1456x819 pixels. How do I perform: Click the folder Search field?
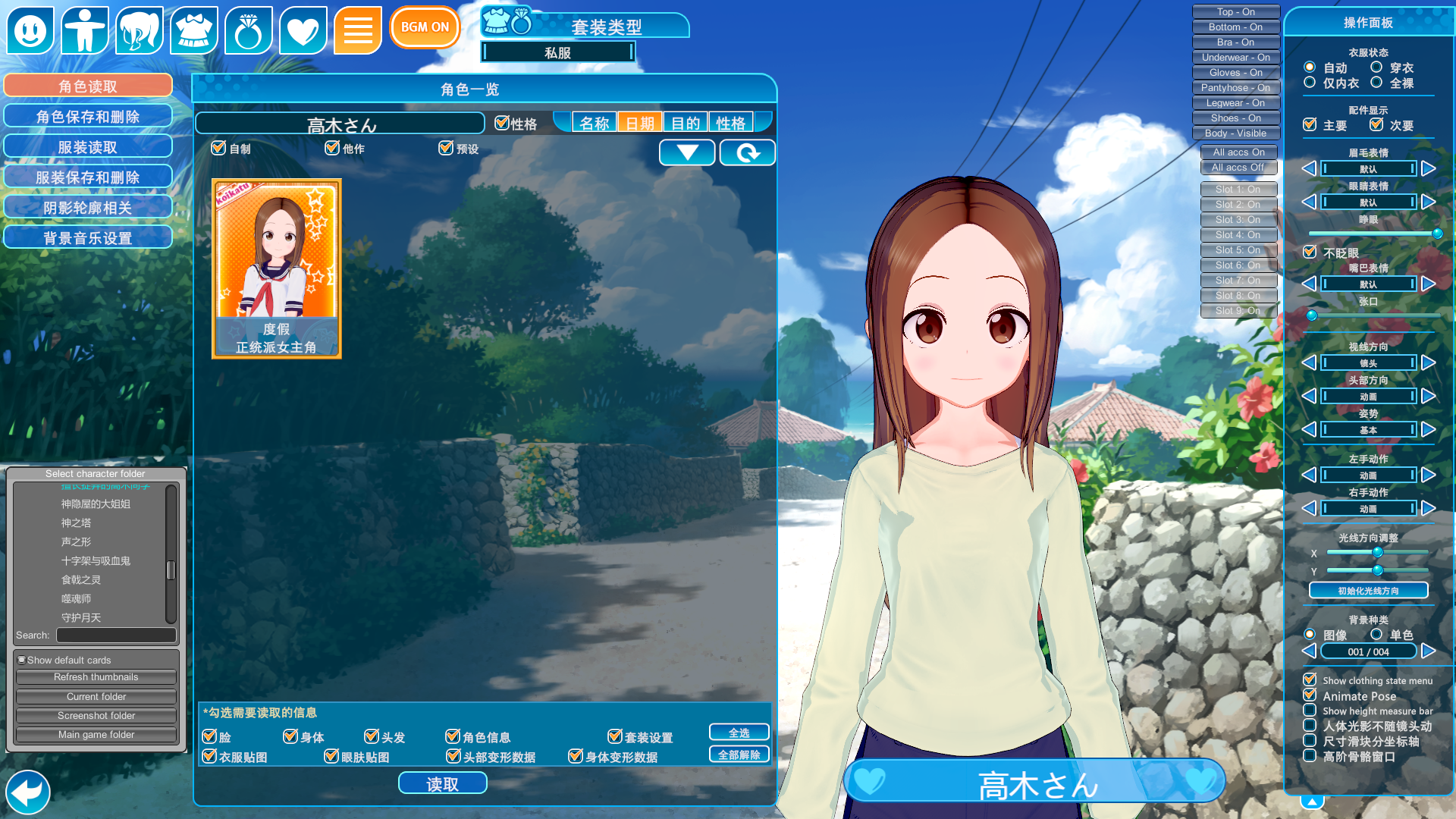(x=116, y=635)
